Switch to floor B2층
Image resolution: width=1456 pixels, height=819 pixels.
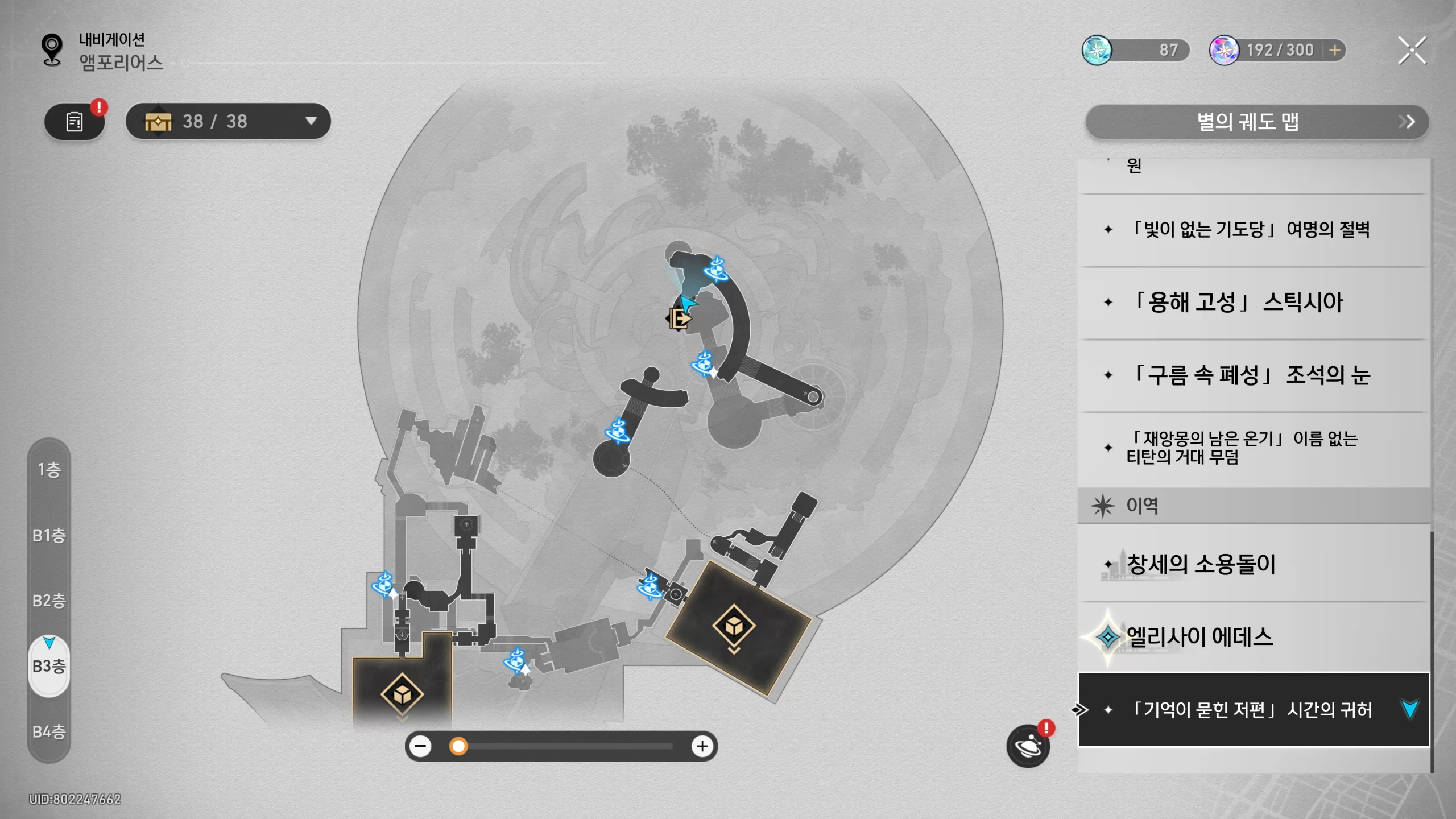[49, 601]
